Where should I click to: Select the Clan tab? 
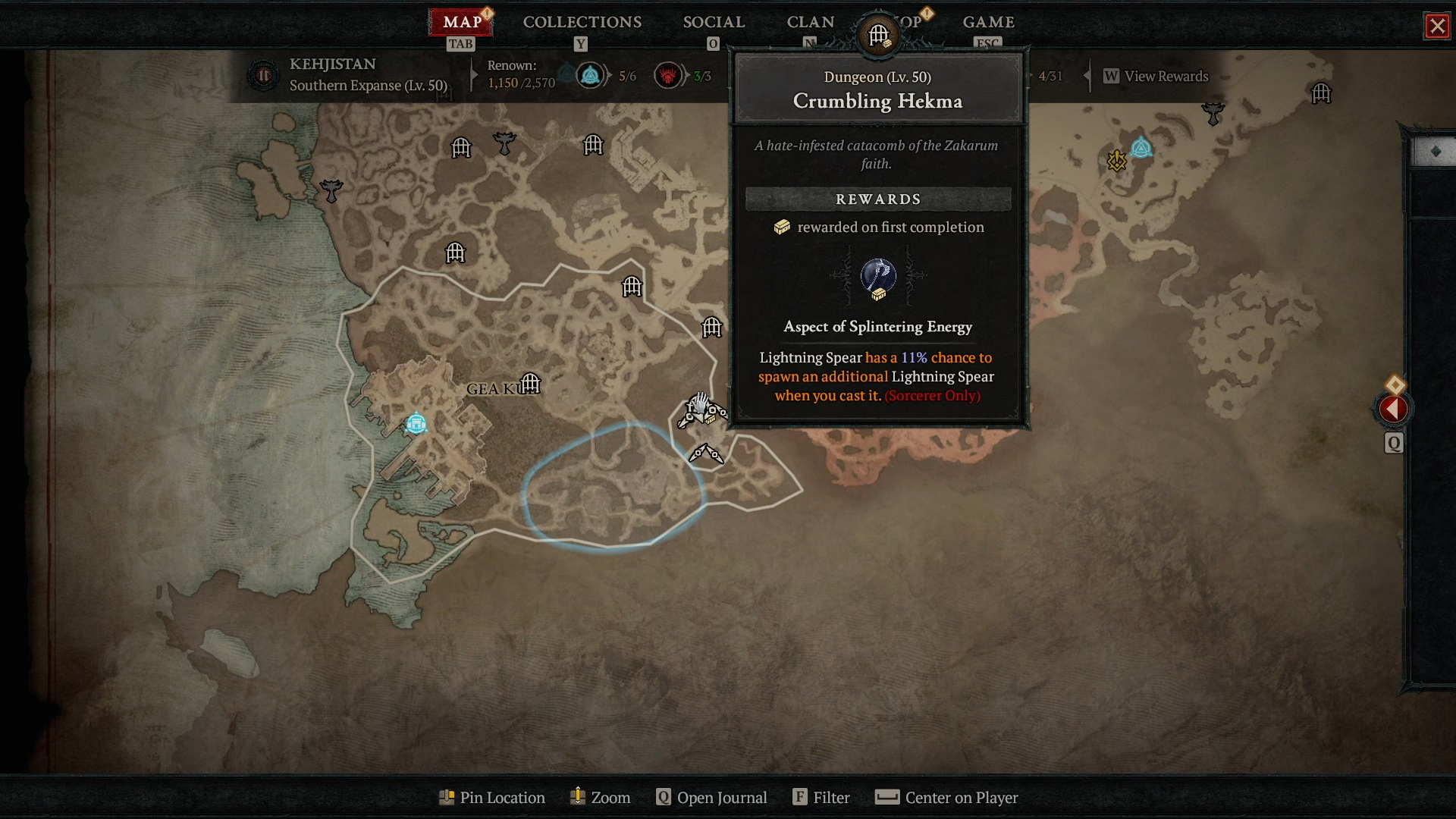tap(810, 22)
